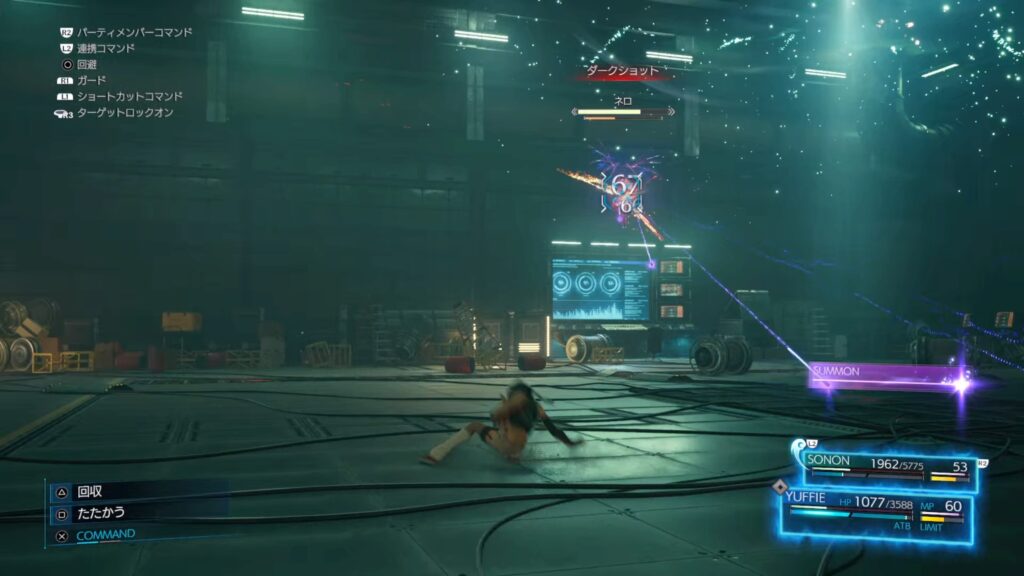Open the COMMAND menu

click(x=105, y=534)
